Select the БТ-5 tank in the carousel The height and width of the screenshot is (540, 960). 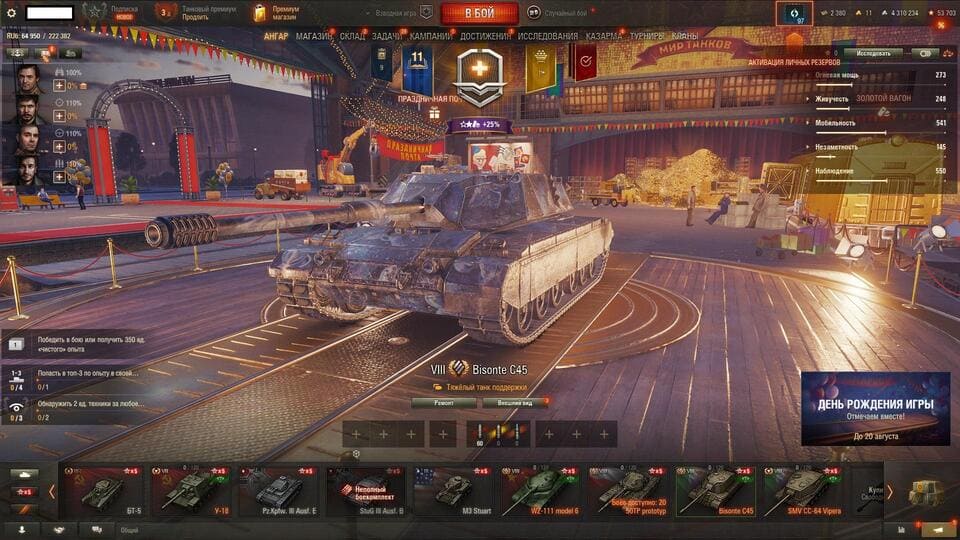[x=102, y=490]
